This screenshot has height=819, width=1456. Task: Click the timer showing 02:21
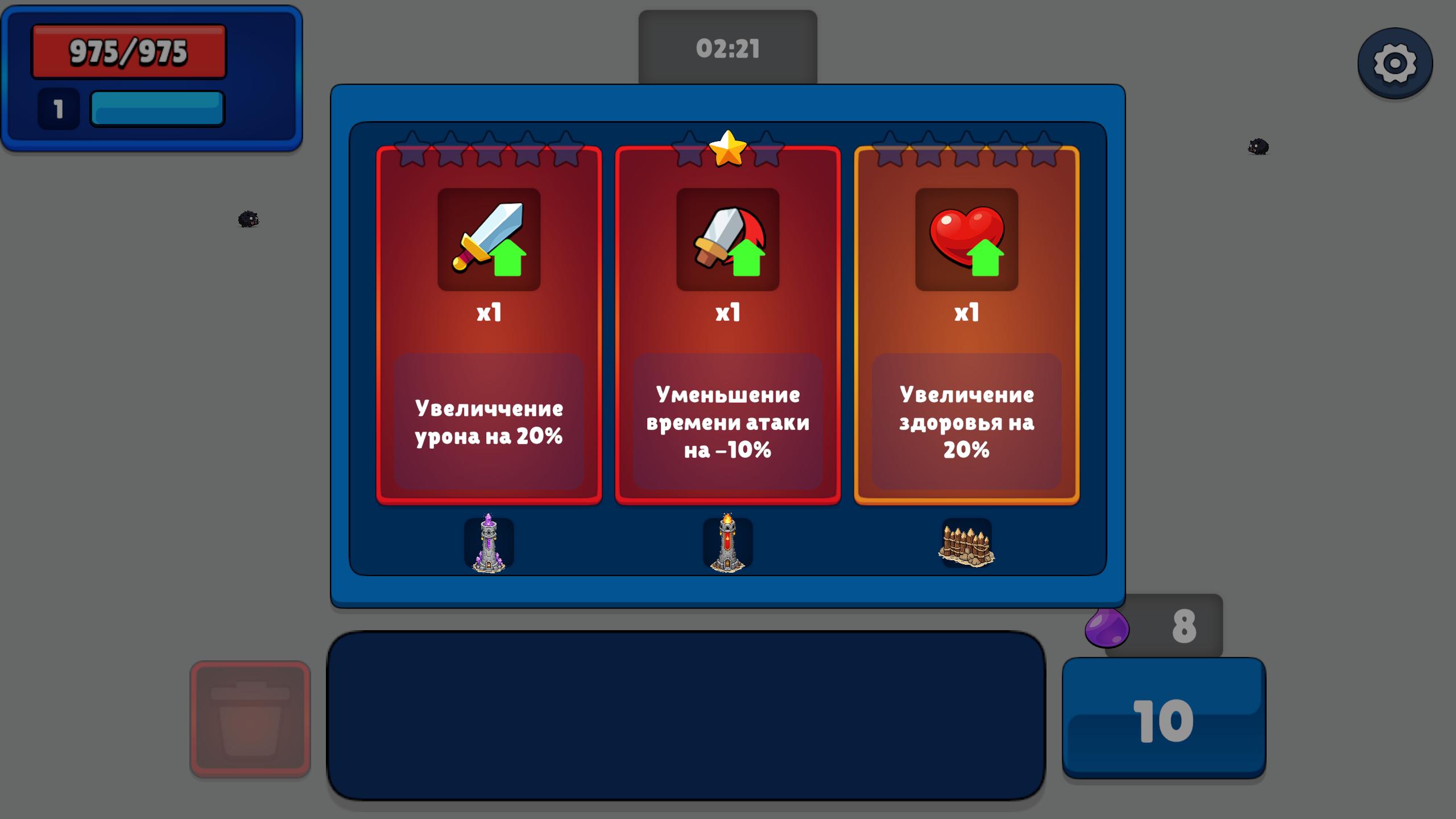click(727, 48)
